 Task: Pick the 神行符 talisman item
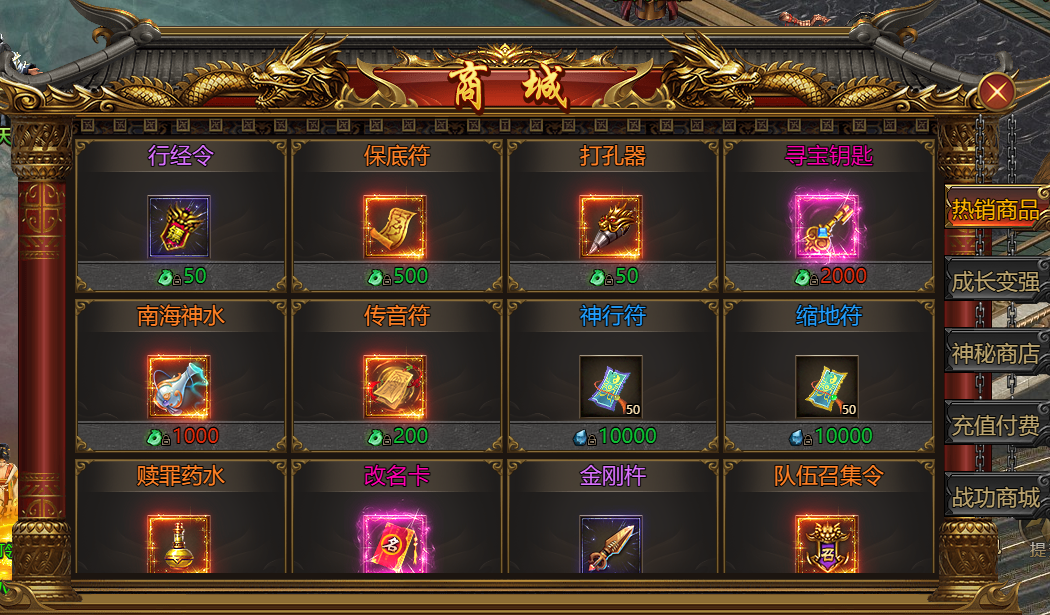click(x=611, y=387)
